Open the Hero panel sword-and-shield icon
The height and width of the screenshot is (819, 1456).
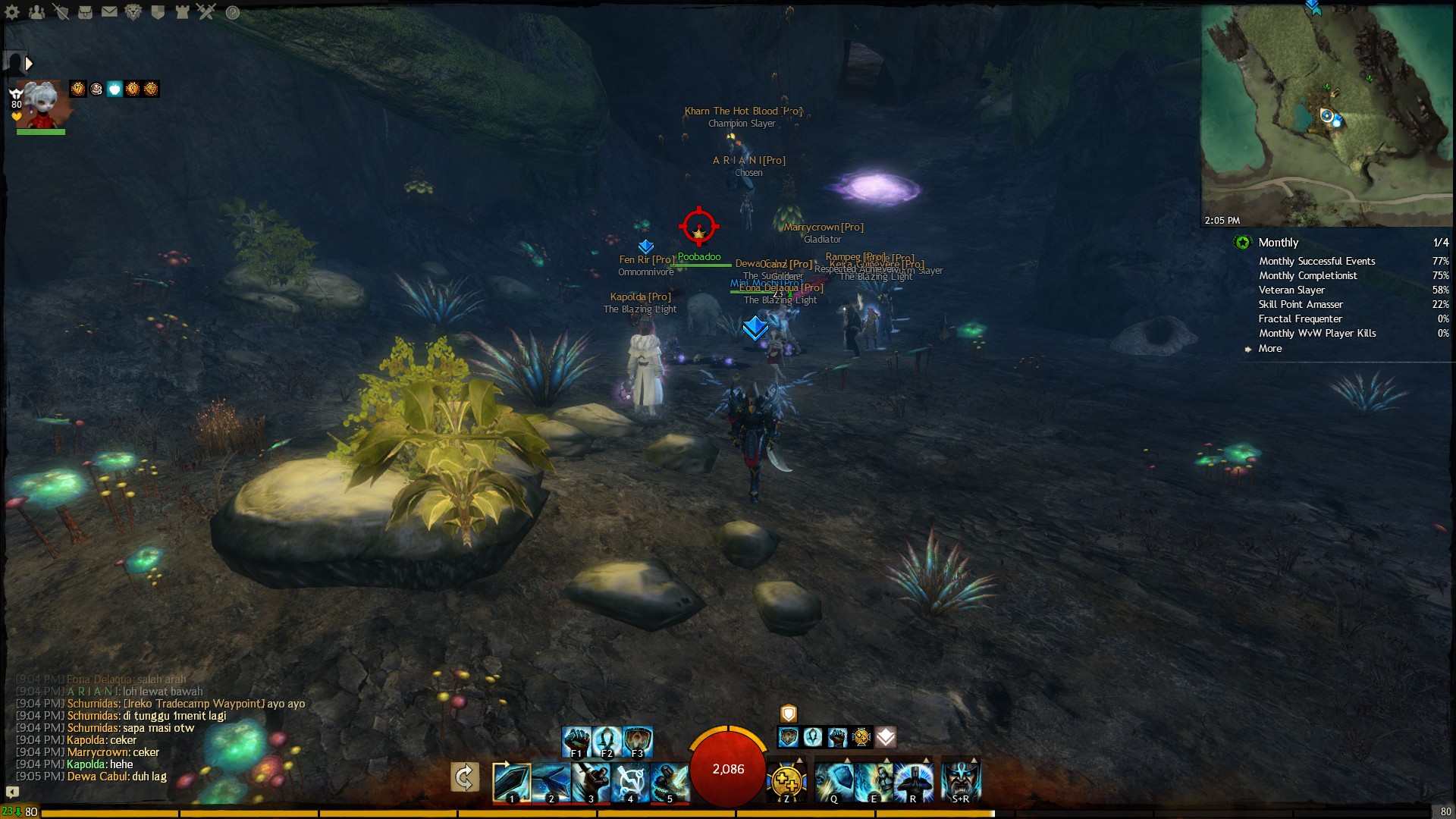[61, 12]
